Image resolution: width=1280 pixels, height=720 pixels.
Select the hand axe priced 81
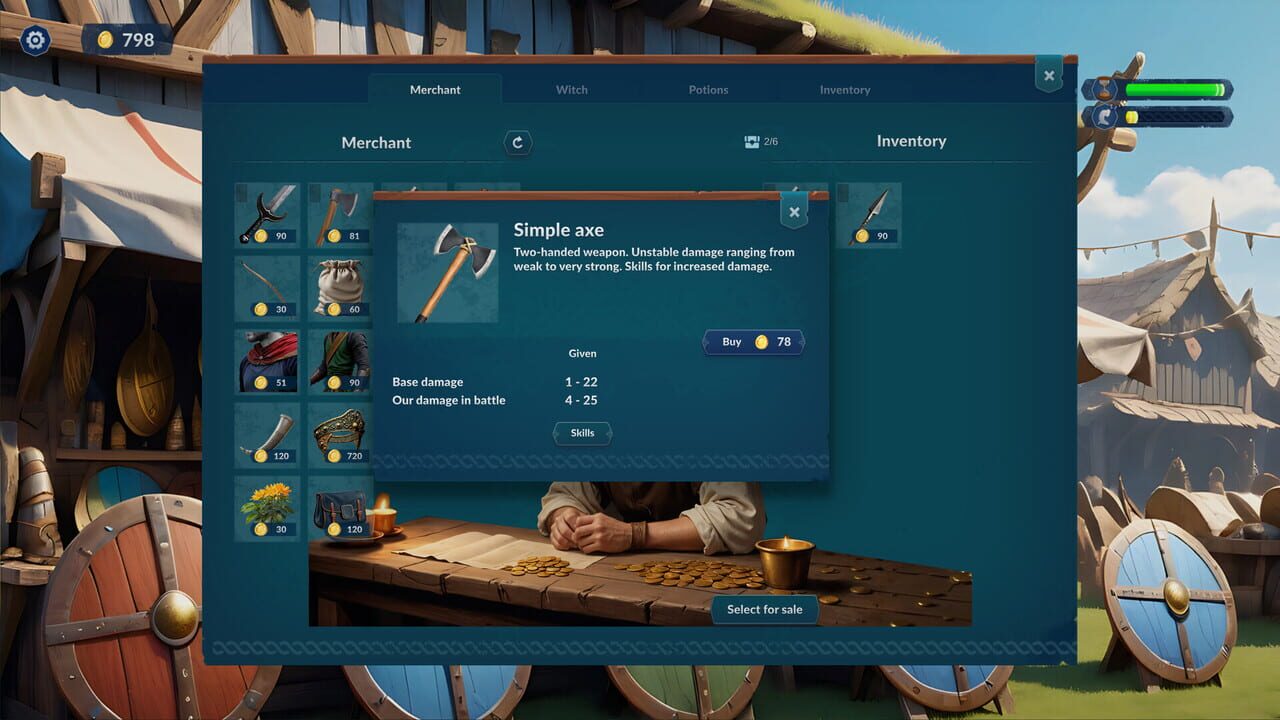click(340, 213)
